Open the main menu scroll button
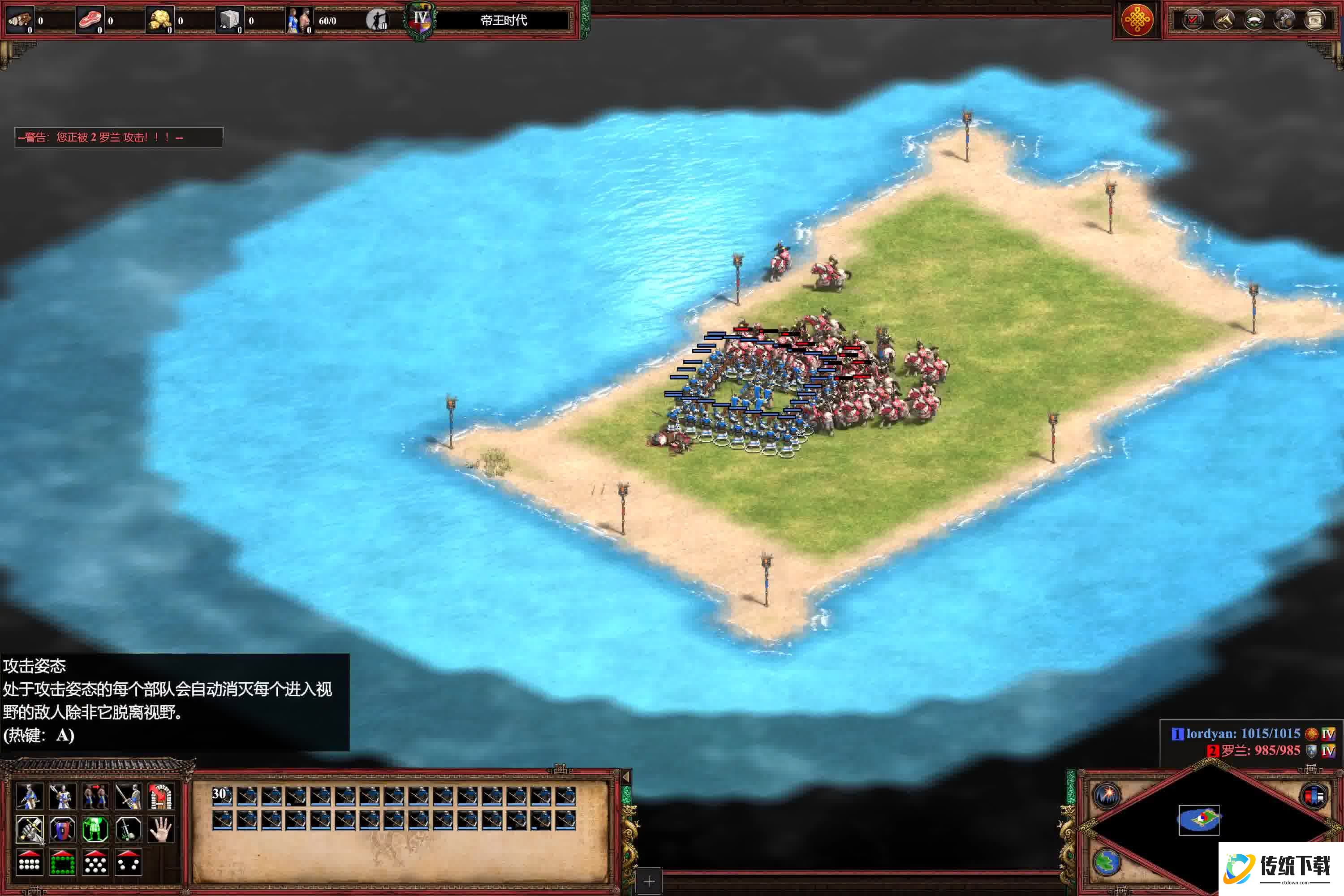This screenshot has height=896, width=1344. point(1315,21)
